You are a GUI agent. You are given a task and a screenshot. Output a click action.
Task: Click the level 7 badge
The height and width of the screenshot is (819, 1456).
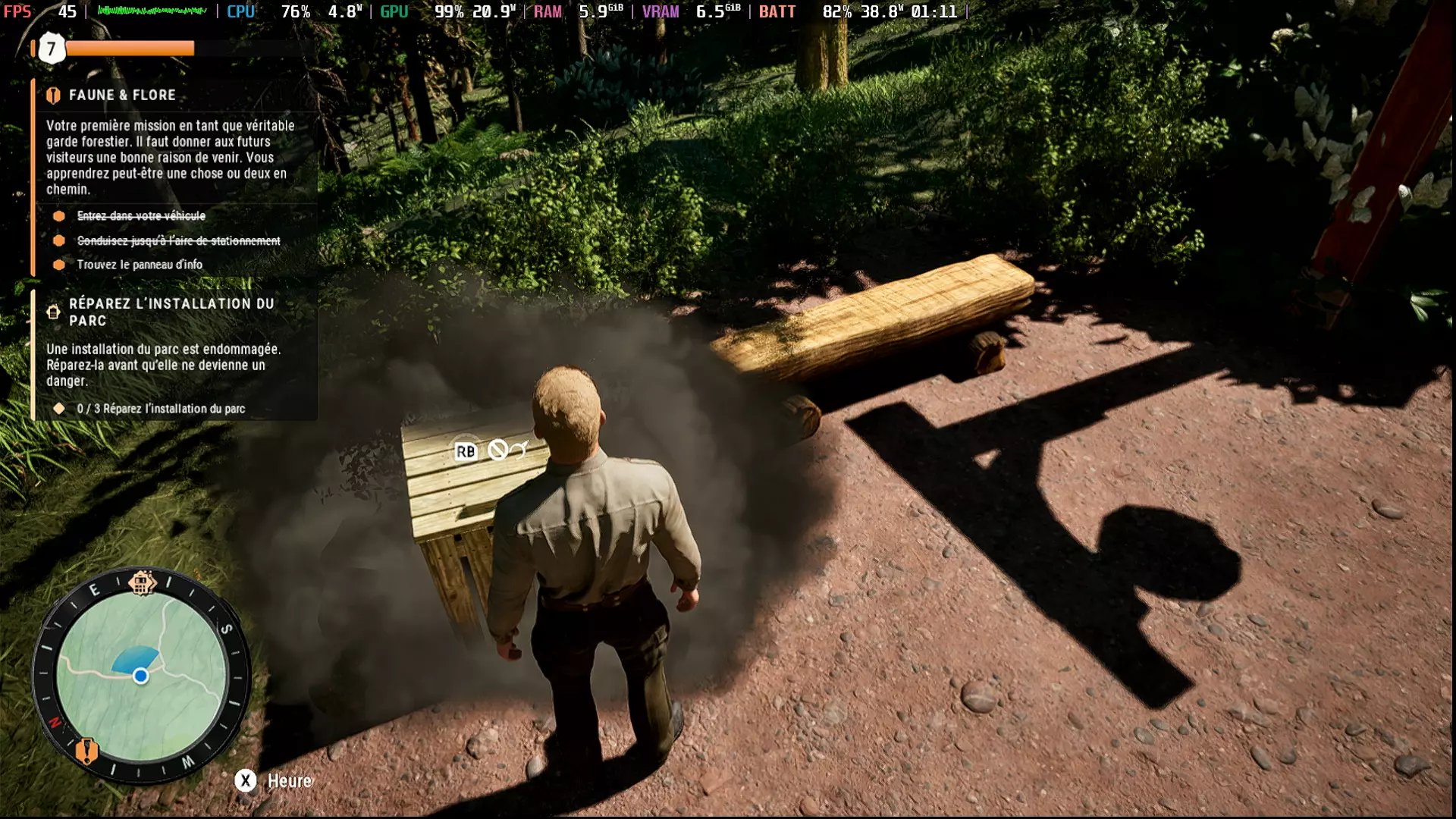52,49
